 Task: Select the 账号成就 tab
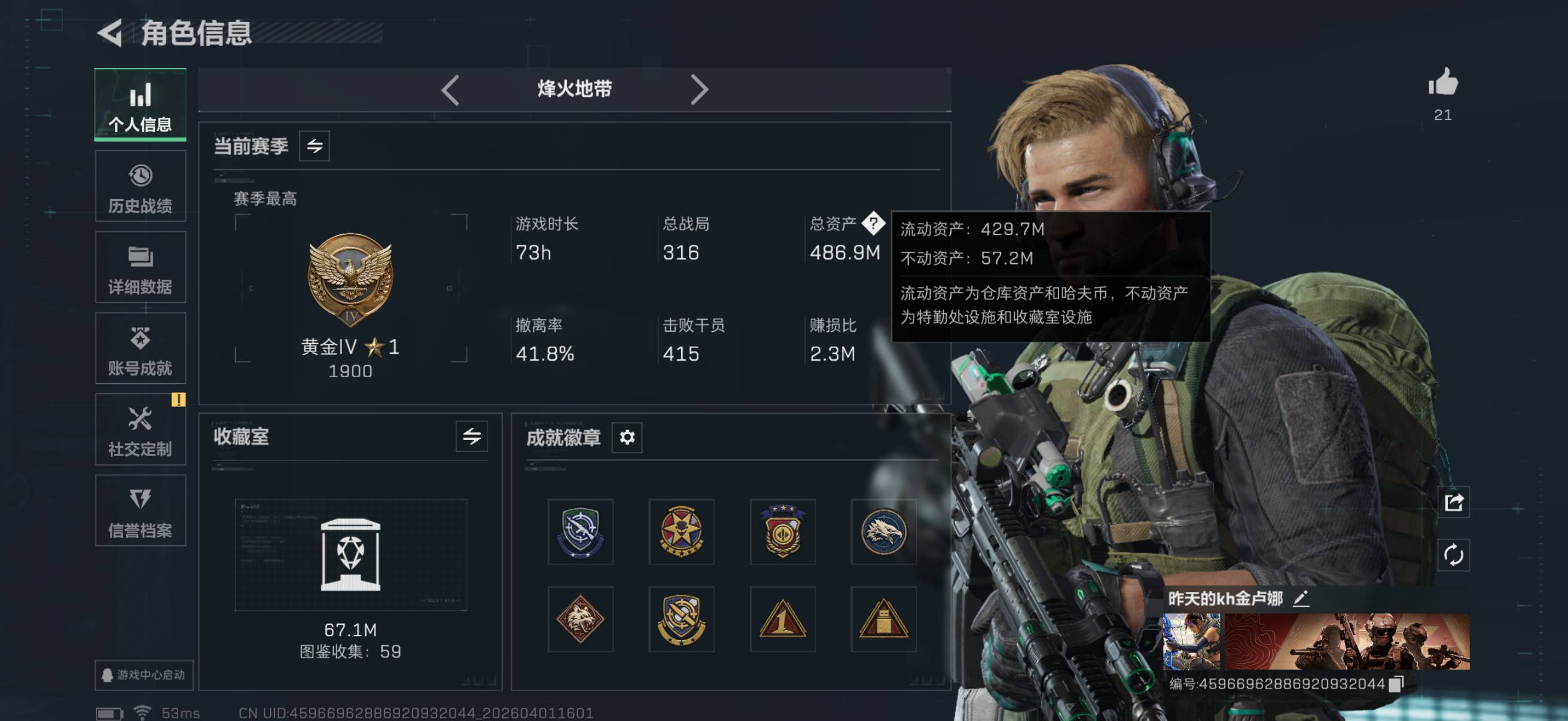coord(140,349)
